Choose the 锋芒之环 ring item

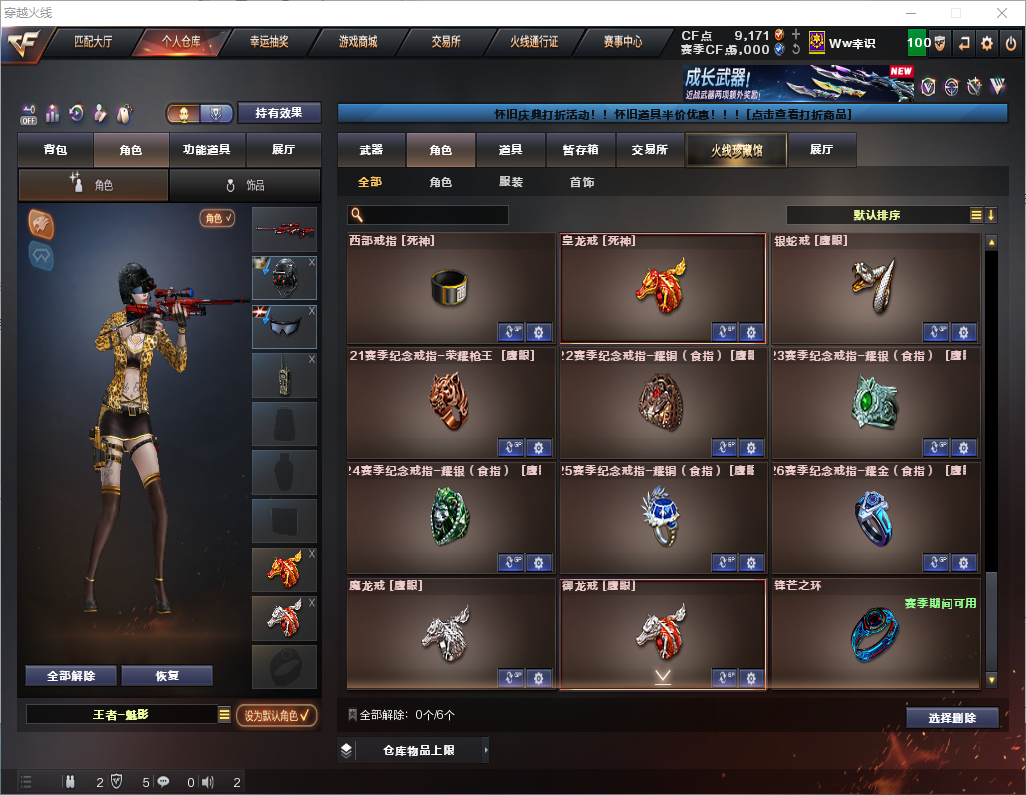875,632
